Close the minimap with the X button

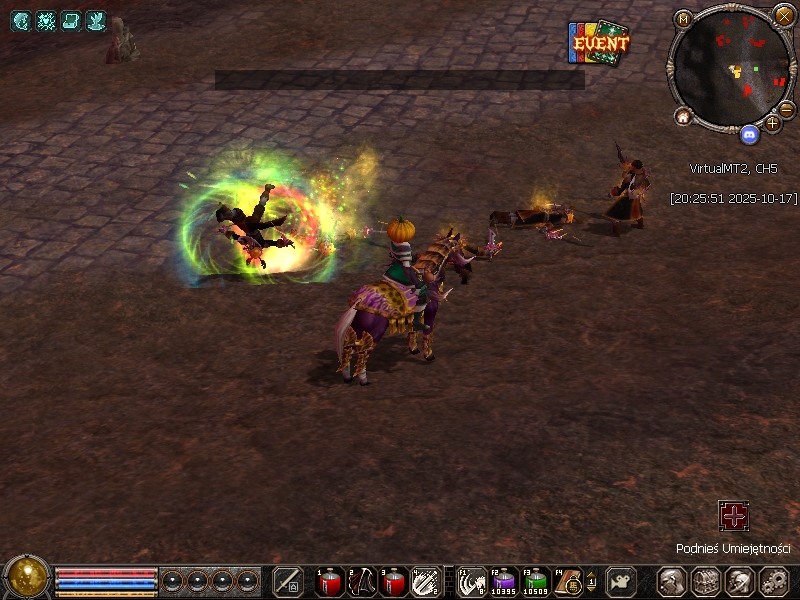coord(784,16)
